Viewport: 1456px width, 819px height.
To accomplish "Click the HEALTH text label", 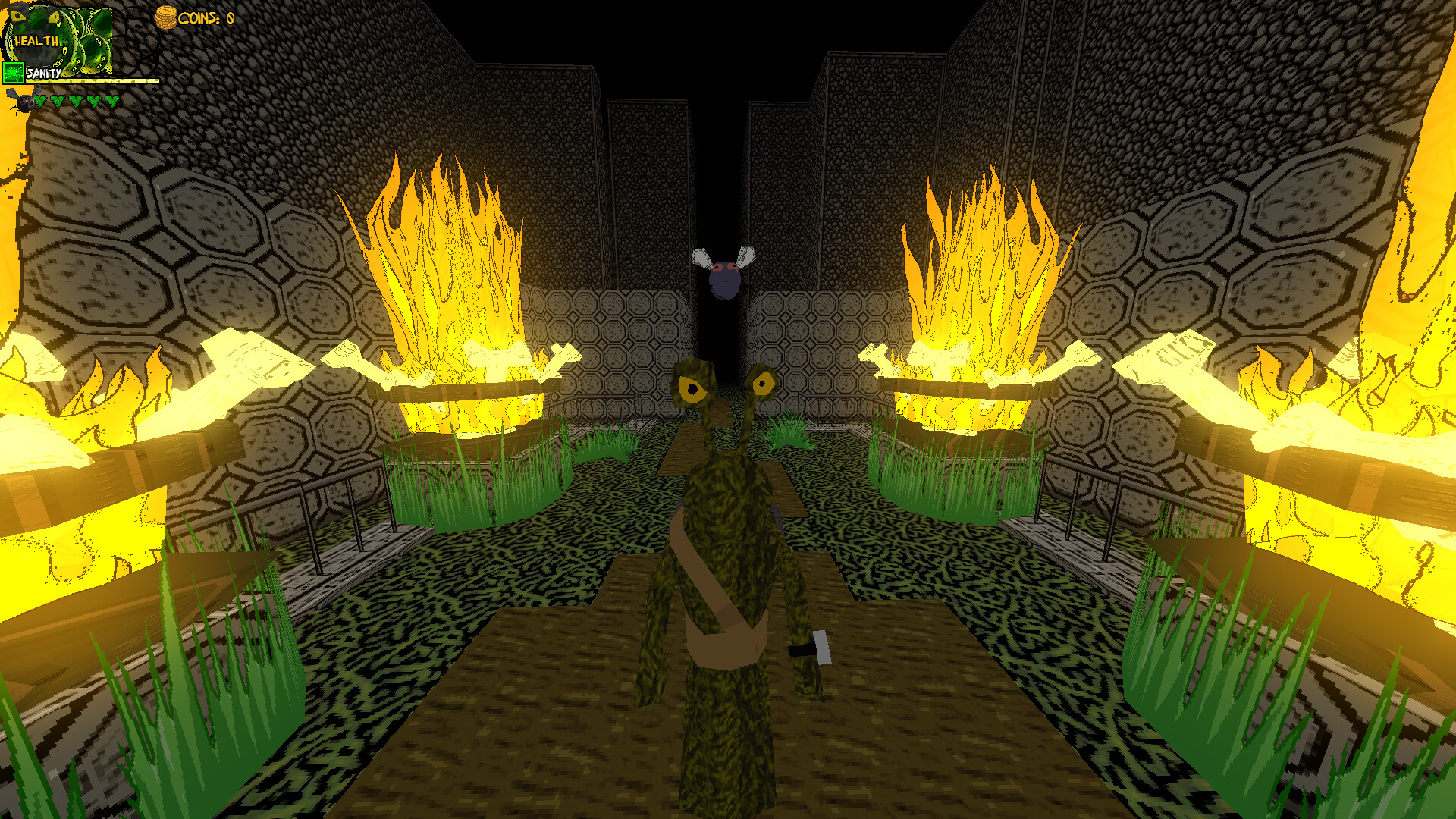I will [36, 40].
